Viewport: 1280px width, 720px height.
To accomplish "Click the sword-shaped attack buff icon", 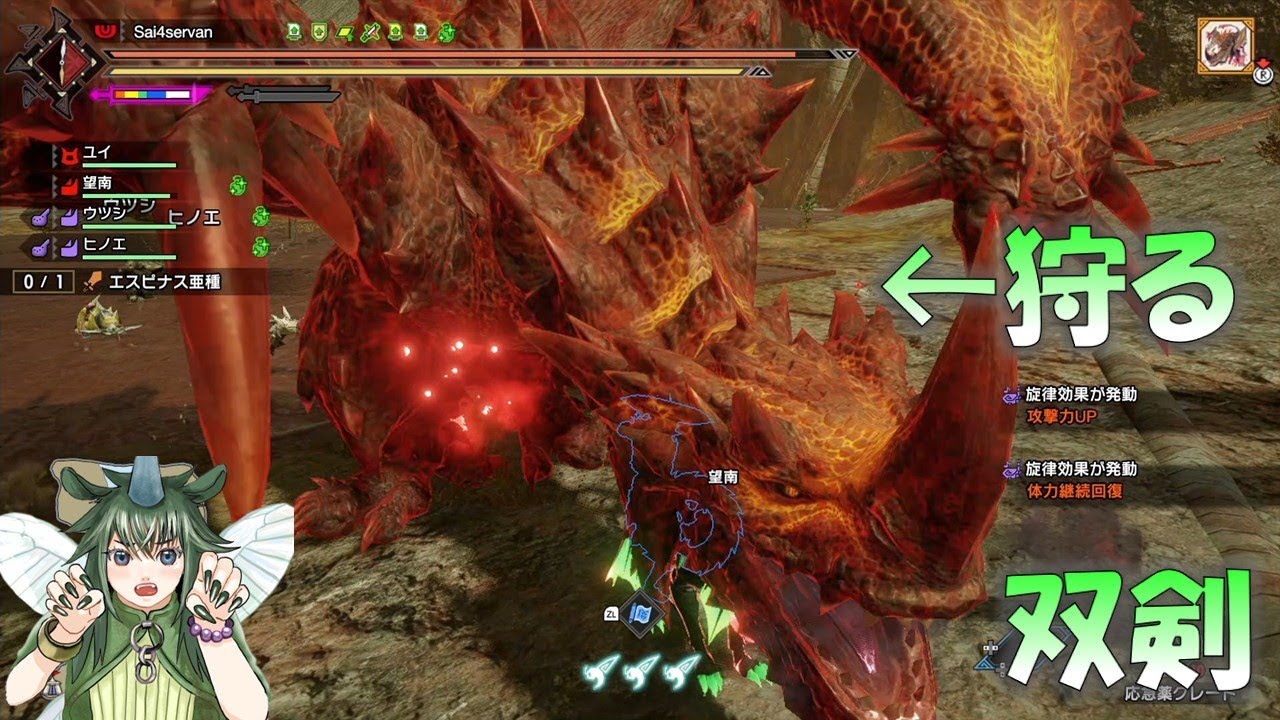I will (371, 32).
